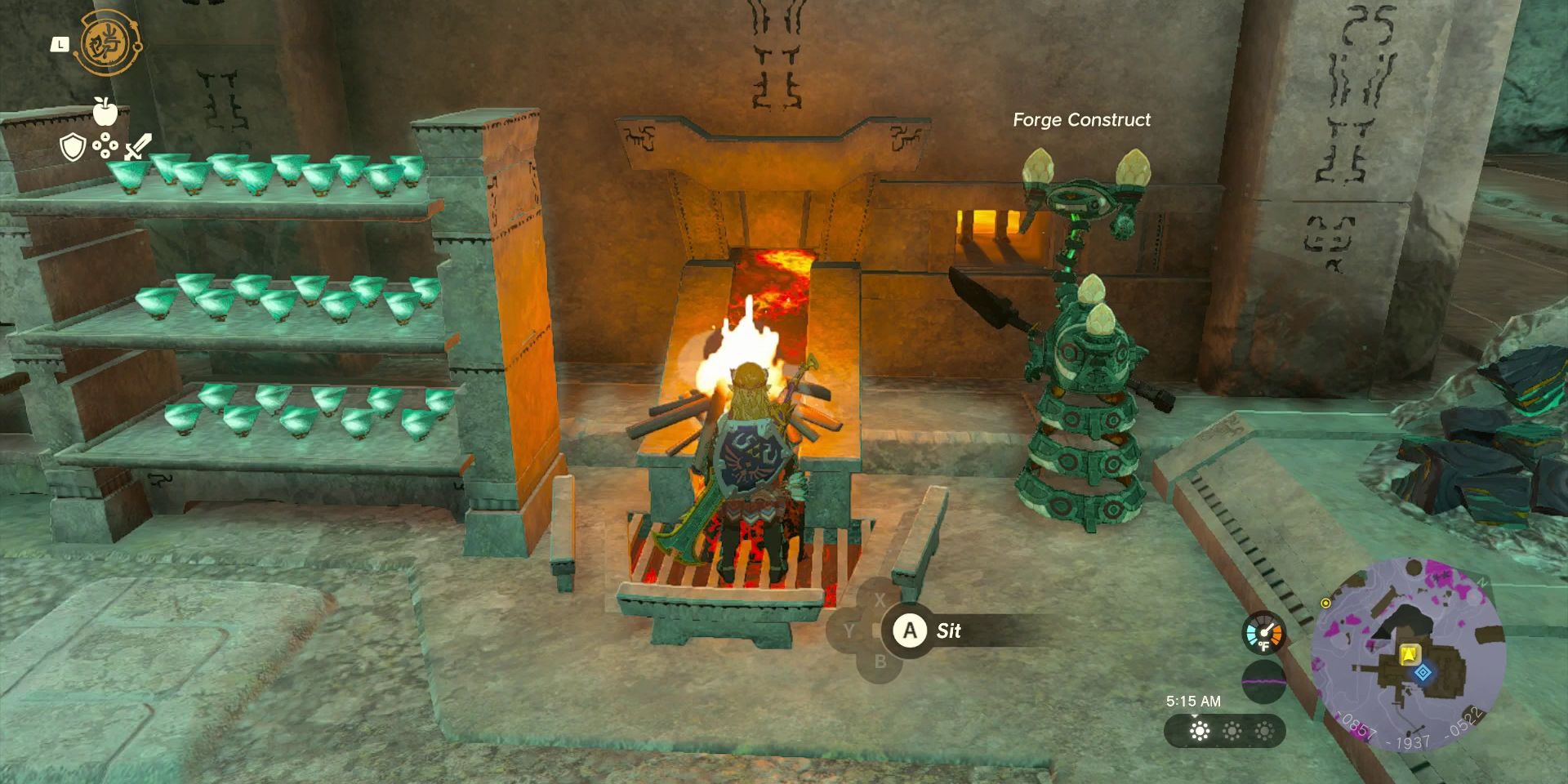Screen dimensions: 1568x784
Task: Click the d-pad icon between shield and sword
Action: pyautogui.click(x=105, y=146)
